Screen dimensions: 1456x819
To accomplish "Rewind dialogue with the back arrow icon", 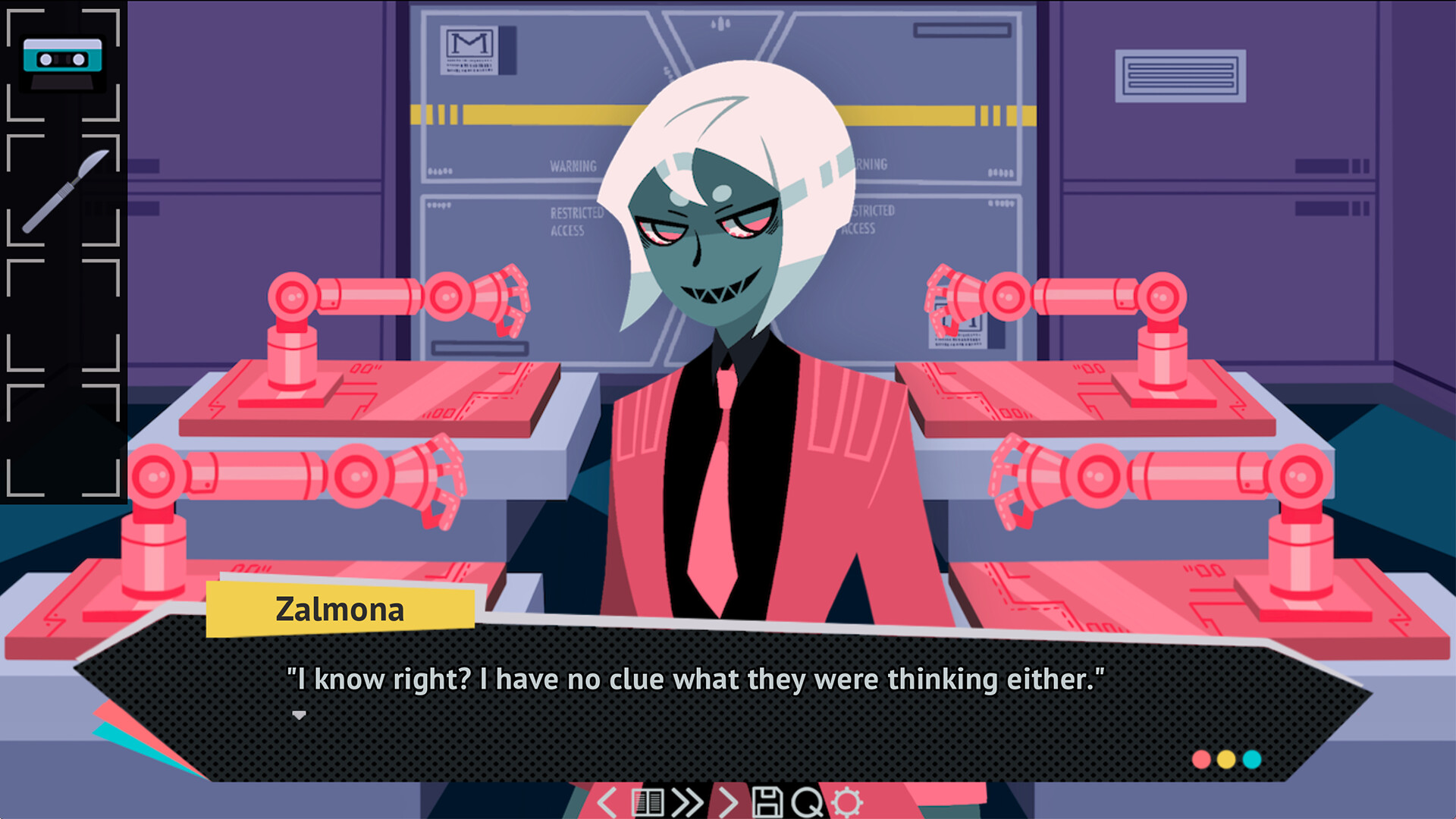I will click(x=607, y=802).
